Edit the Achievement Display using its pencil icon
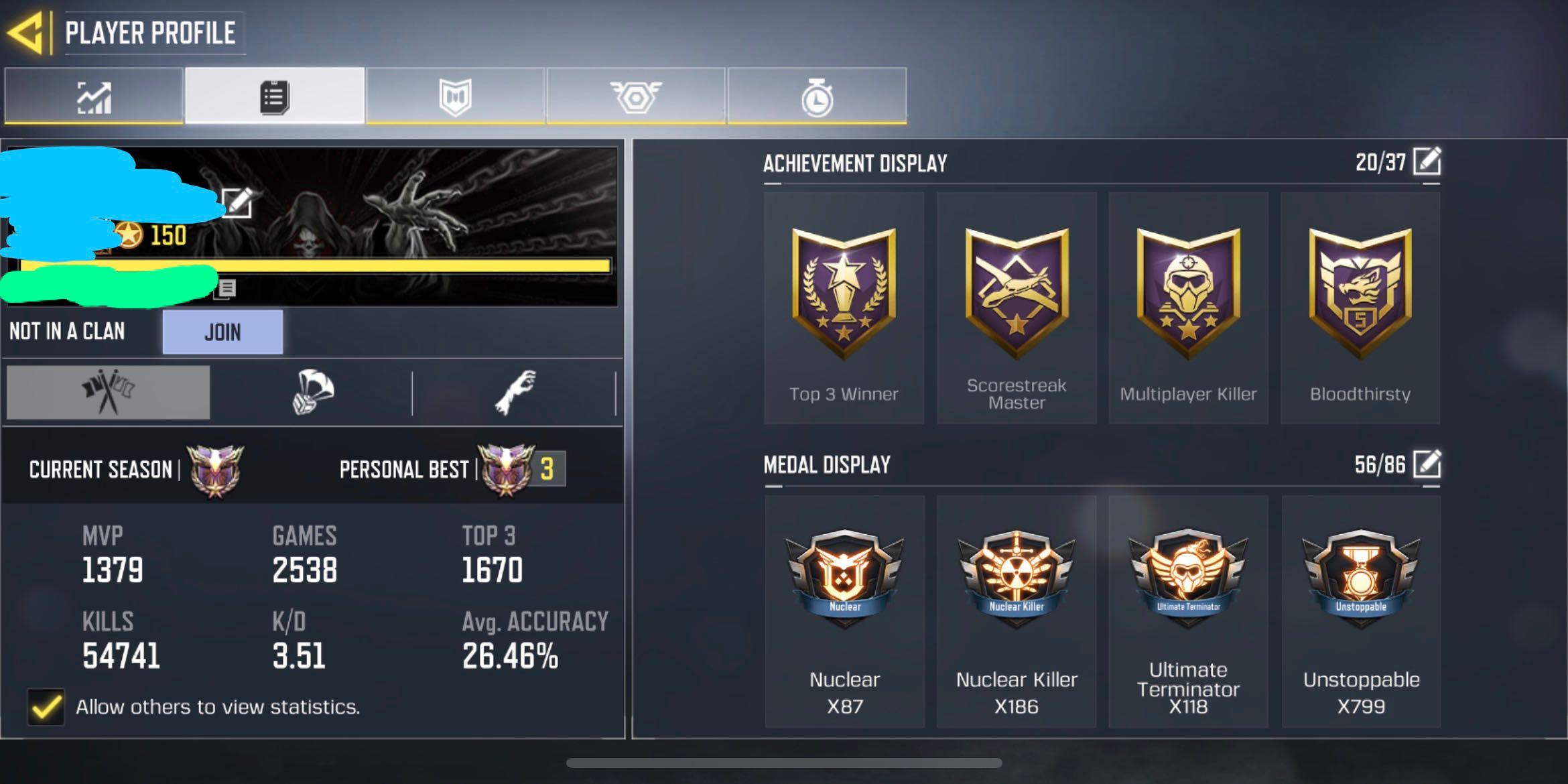The height and width of the screenshot is (784, 1568). 1426,161
